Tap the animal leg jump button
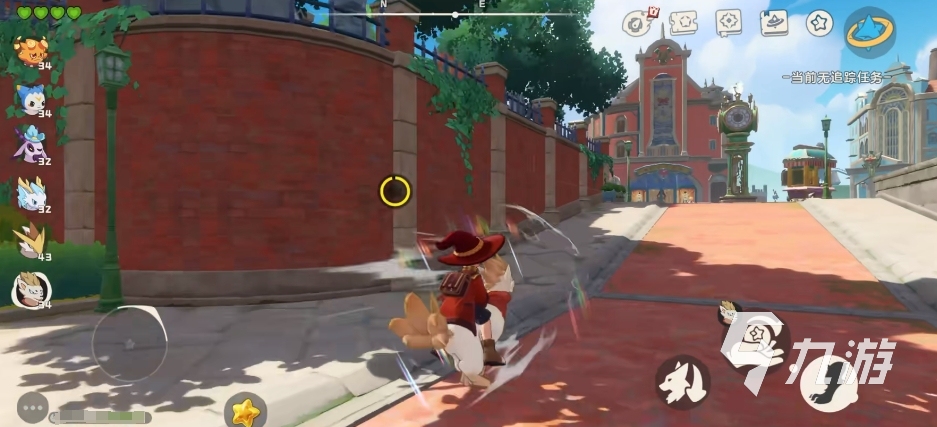This screenshot has width=937, height=427. [x=827, y=383]
